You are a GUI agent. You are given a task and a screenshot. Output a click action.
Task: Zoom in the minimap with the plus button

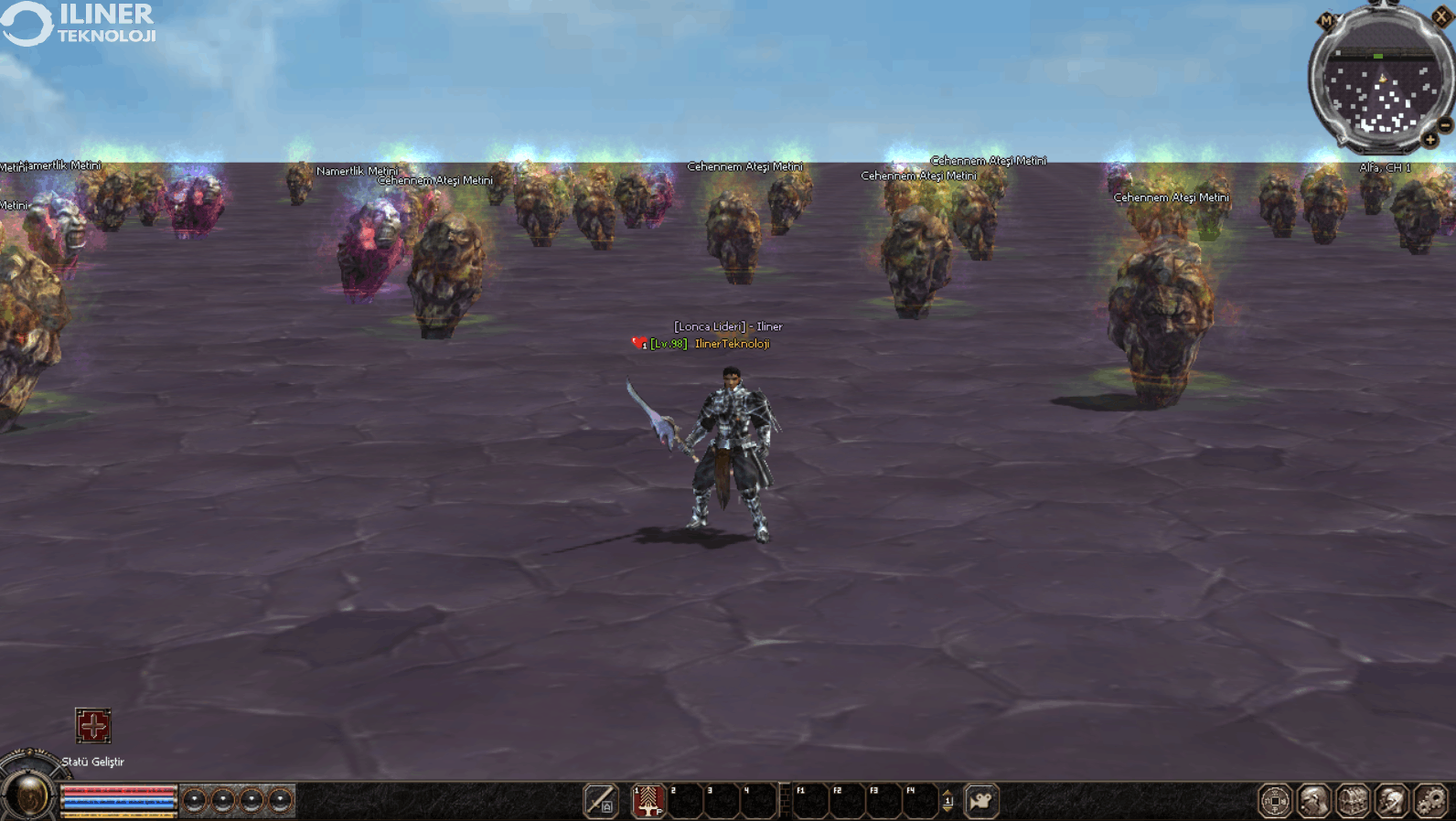tap(1429, 140)
